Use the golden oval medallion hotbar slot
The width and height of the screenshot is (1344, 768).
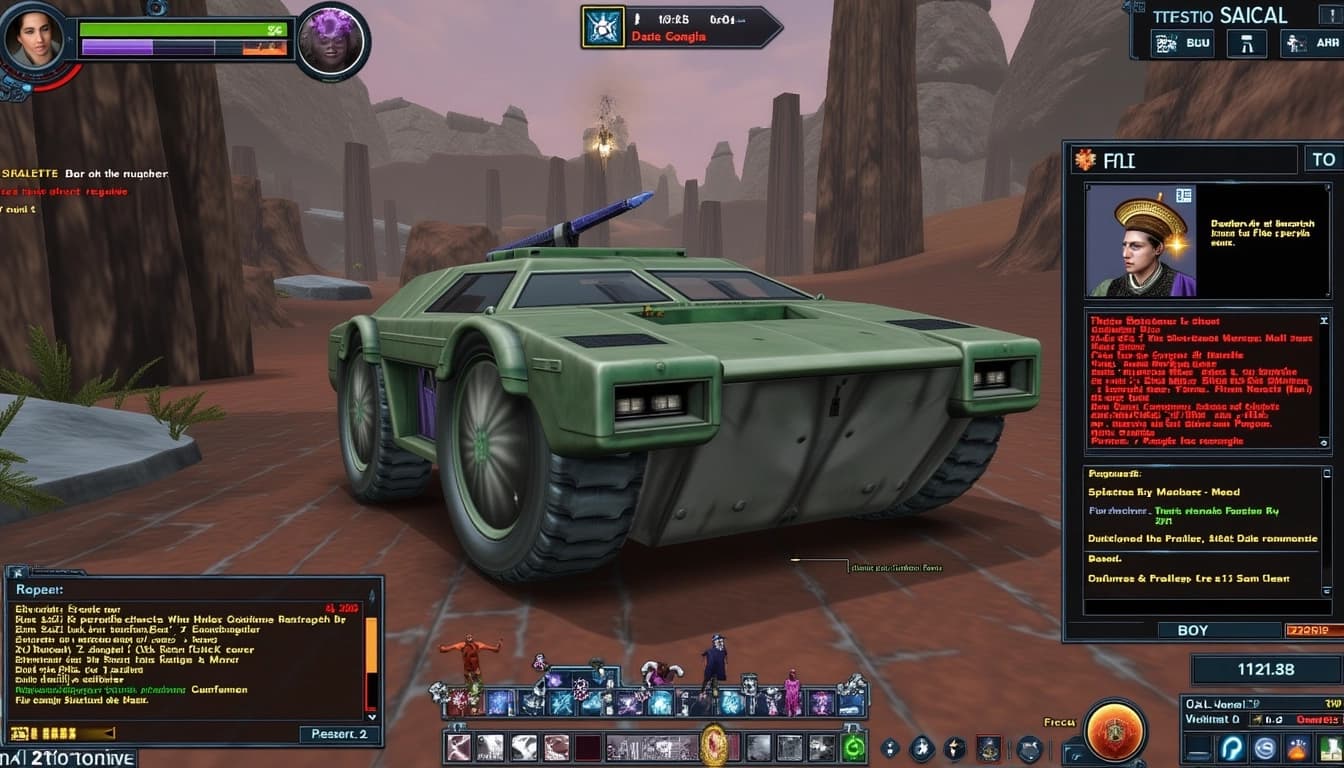pos(713,745)
